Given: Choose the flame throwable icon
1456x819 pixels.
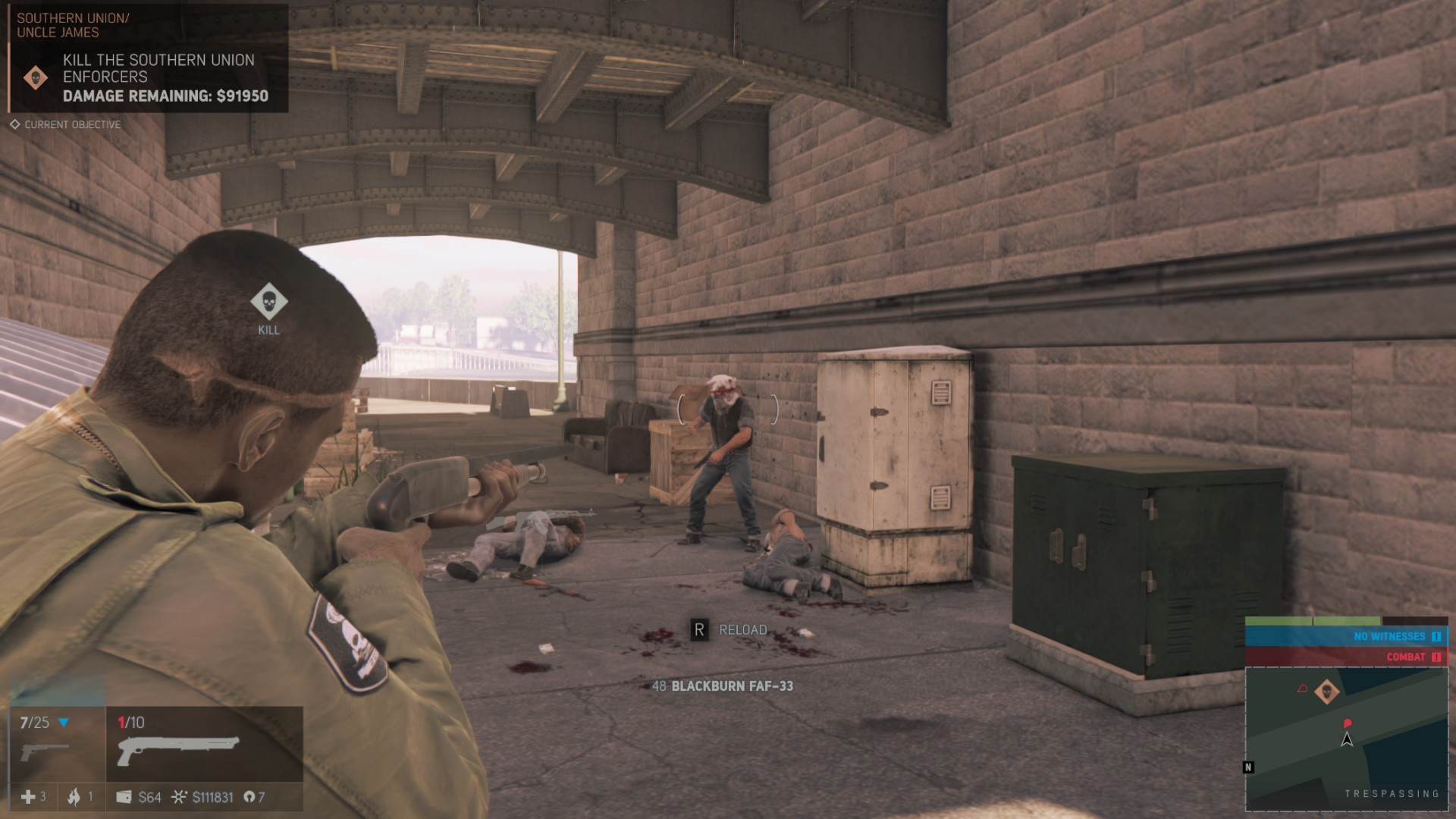Looking at the screenshot, I should [74, 797].
